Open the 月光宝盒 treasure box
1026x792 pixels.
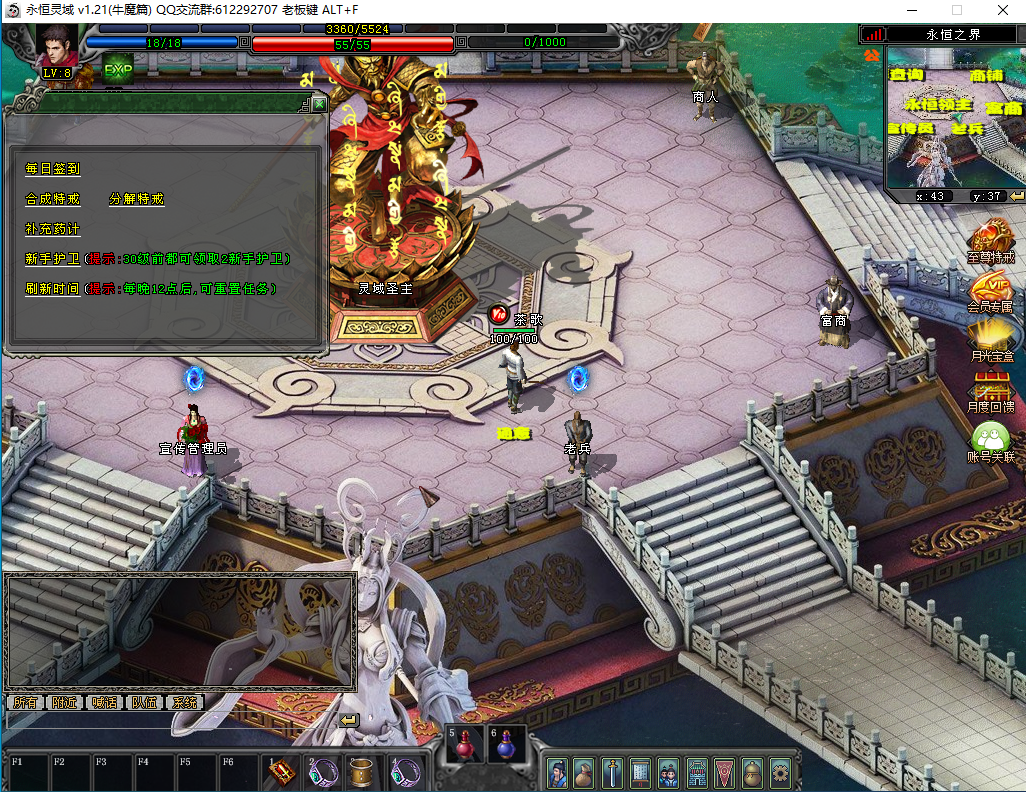(991, 338)
